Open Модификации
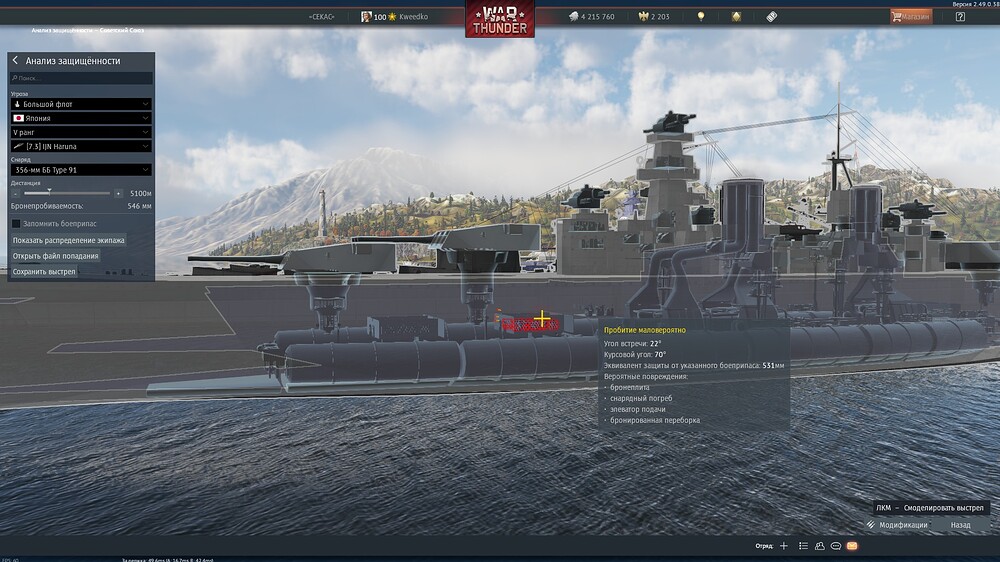The width and height of the screenshot is (1000, 562). point(896,525)
